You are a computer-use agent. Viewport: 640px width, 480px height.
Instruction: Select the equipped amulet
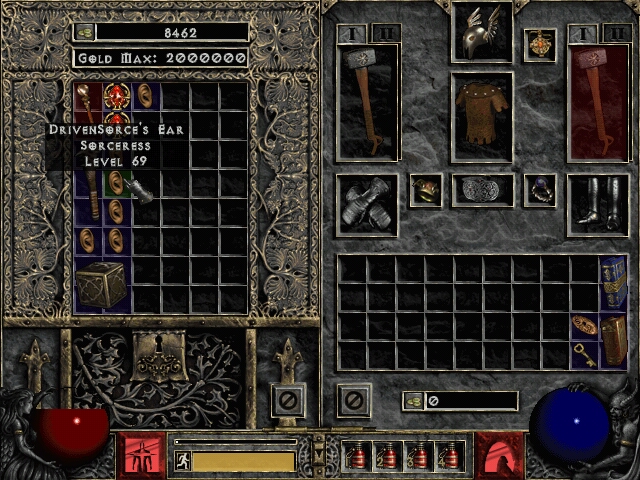coord(540,44)
